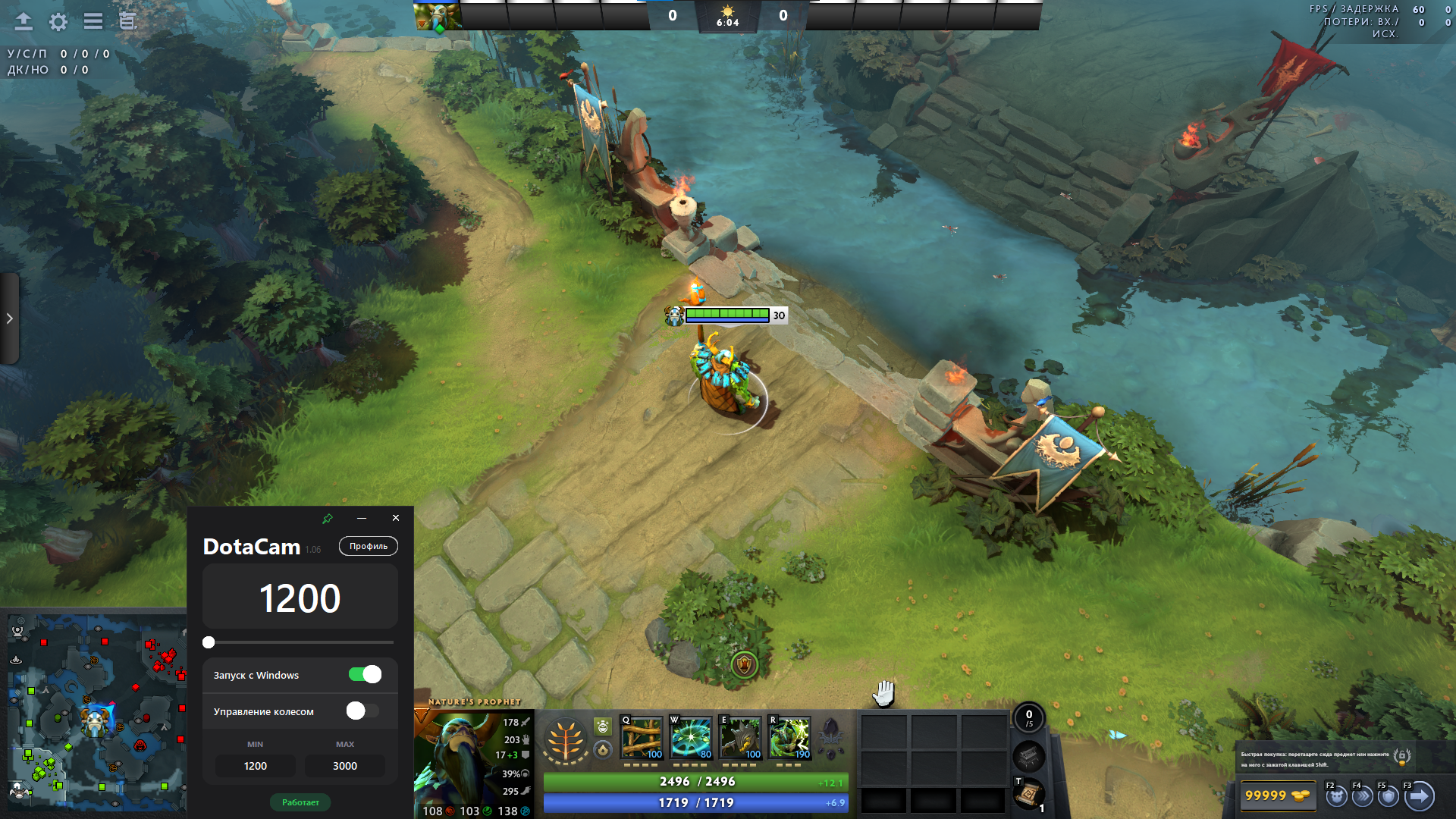Open the scoreboard three-line menu

(x=93, y=22)
